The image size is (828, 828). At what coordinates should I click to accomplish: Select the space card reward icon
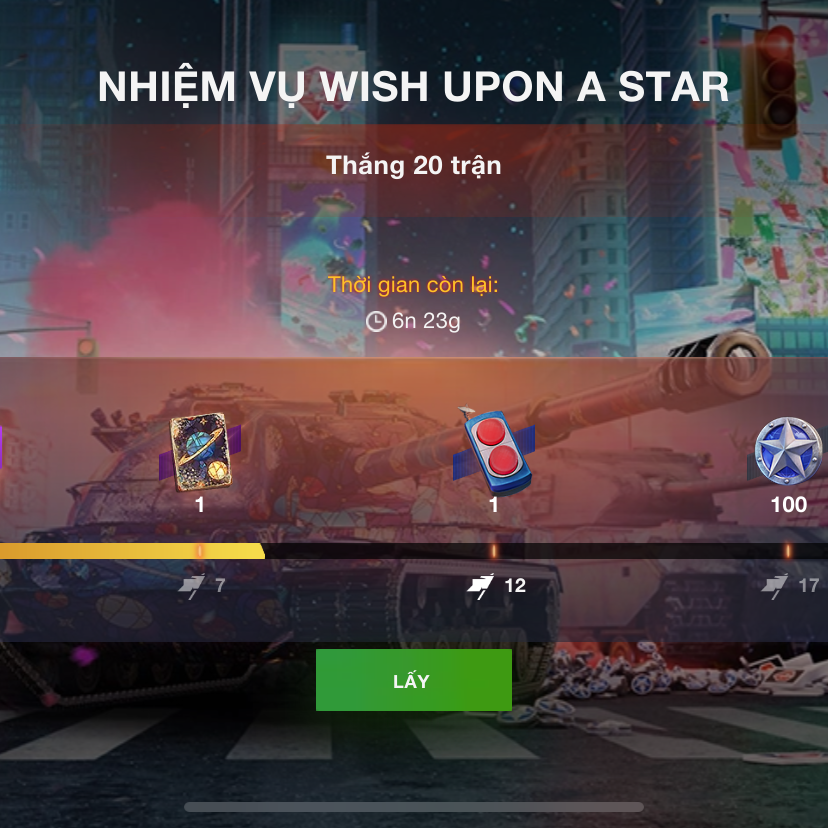pyautogui.click(x=198, y=452)
